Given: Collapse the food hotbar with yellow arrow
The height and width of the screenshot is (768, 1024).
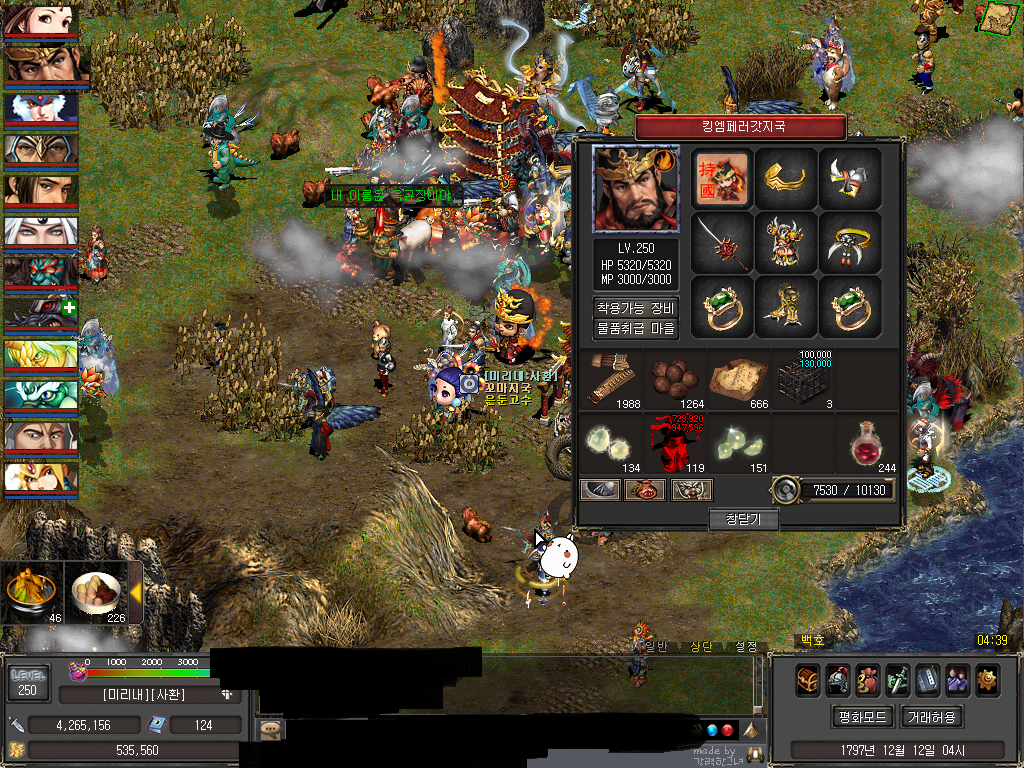Looking at the screenshot, I should [x=135, y=592].
